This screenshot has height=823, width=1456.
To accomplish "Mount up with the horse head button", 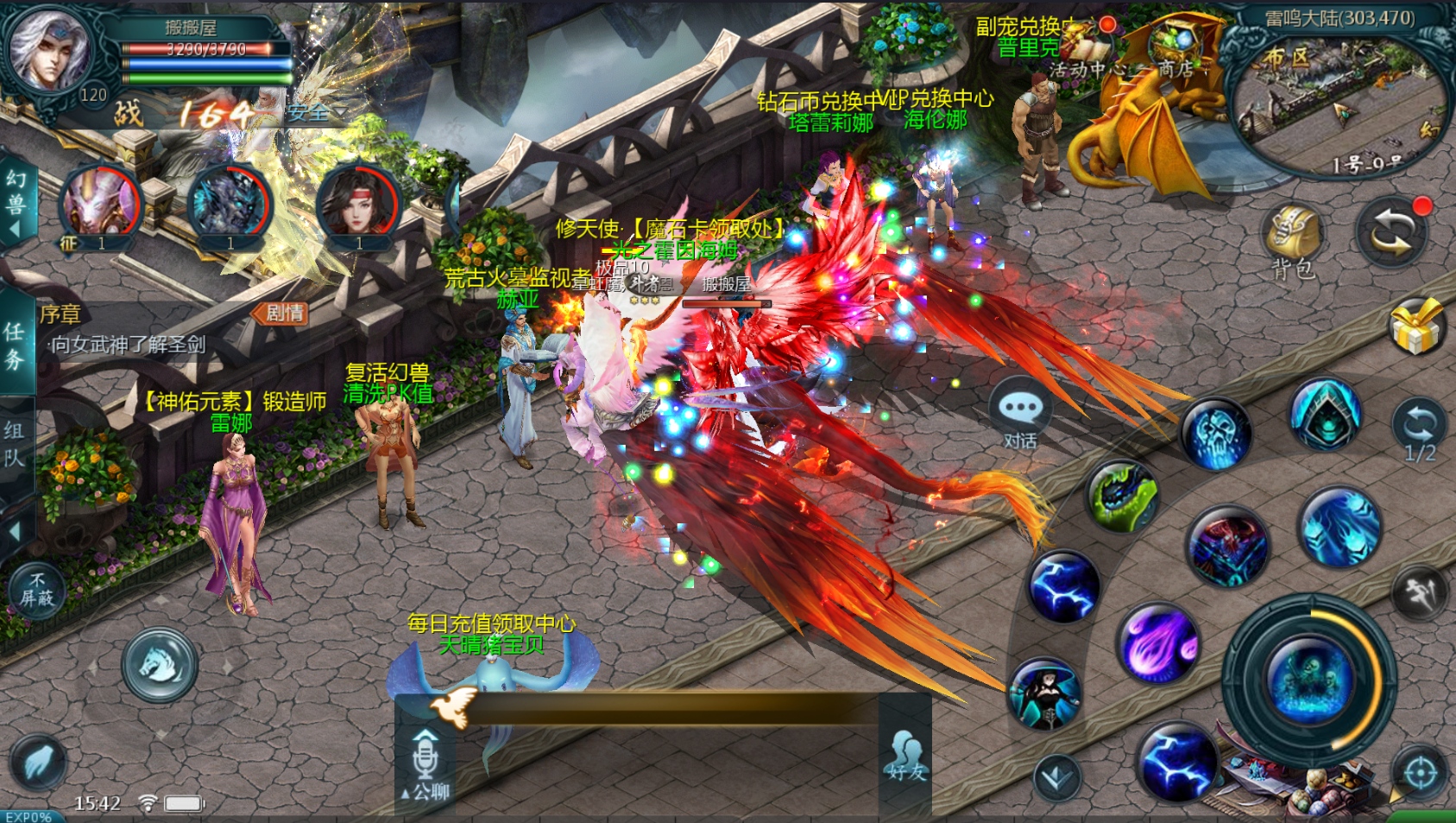I will pos(160,665).
